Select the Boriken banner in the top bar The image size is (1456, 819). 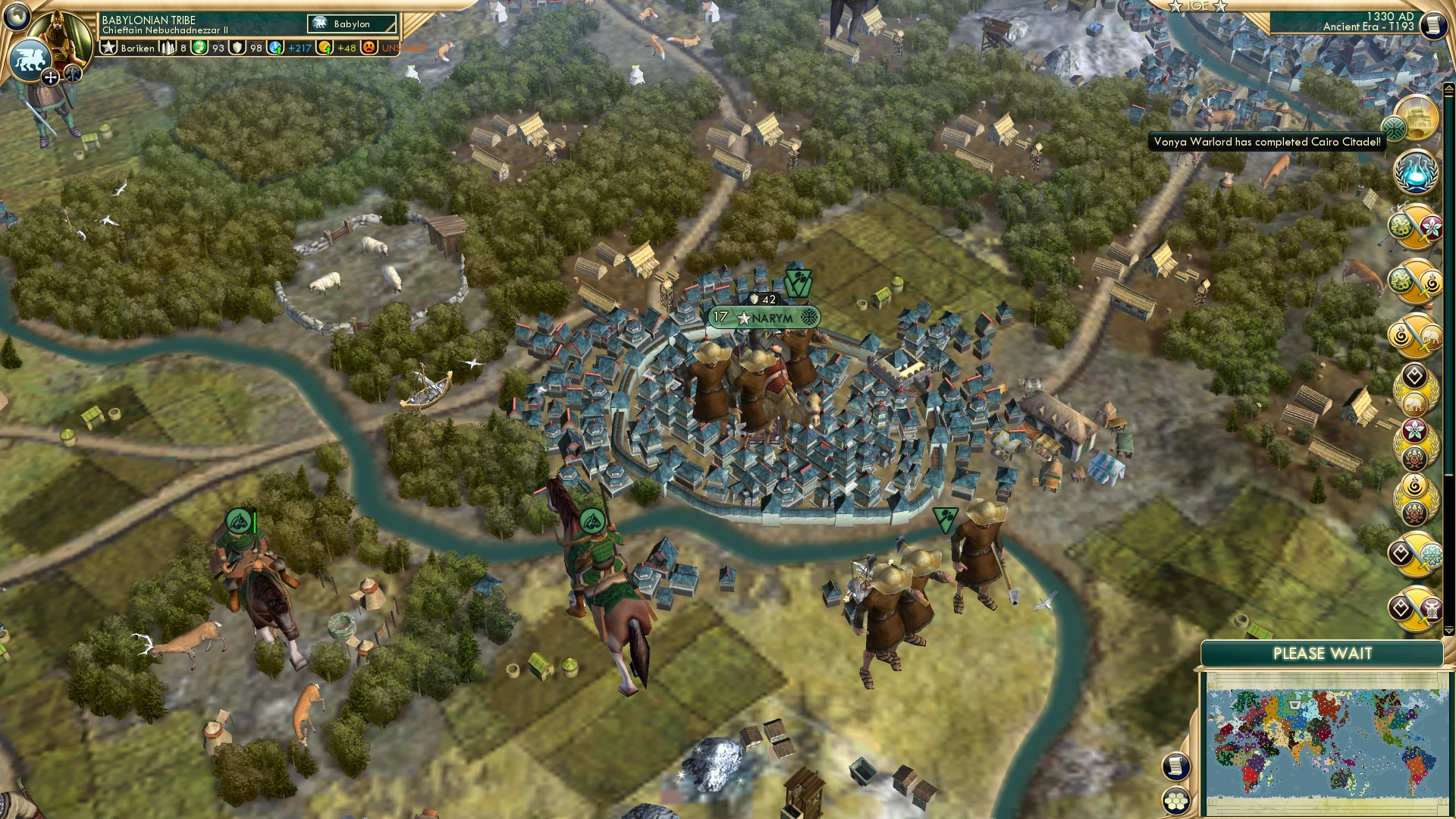click(x=121, y=48)
